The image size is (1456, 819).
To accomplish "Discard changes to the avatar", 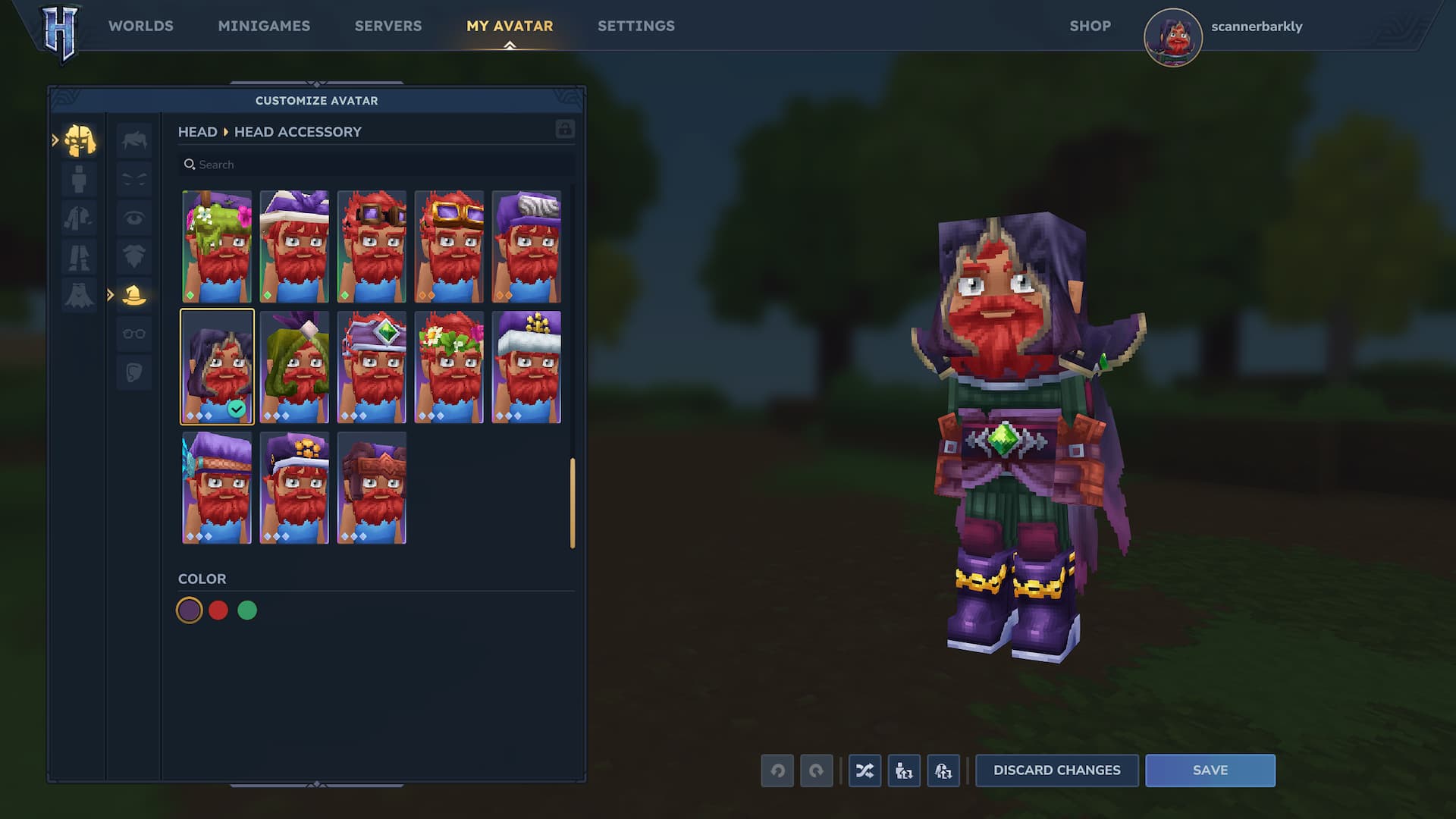I will (x=1056, y=770).
